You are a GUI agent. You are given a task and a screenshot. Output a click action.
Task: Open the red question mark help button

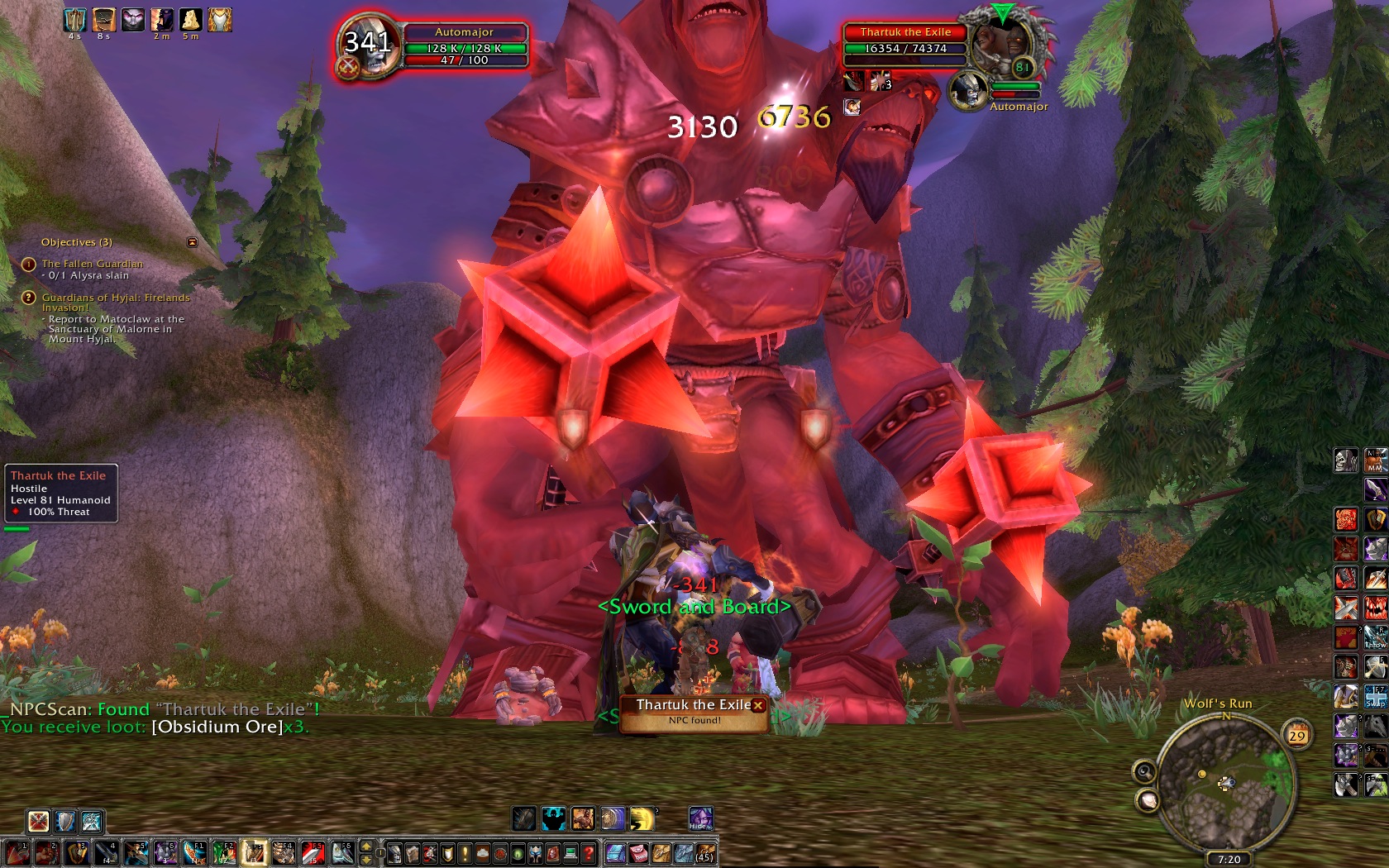tap(588, 852)
